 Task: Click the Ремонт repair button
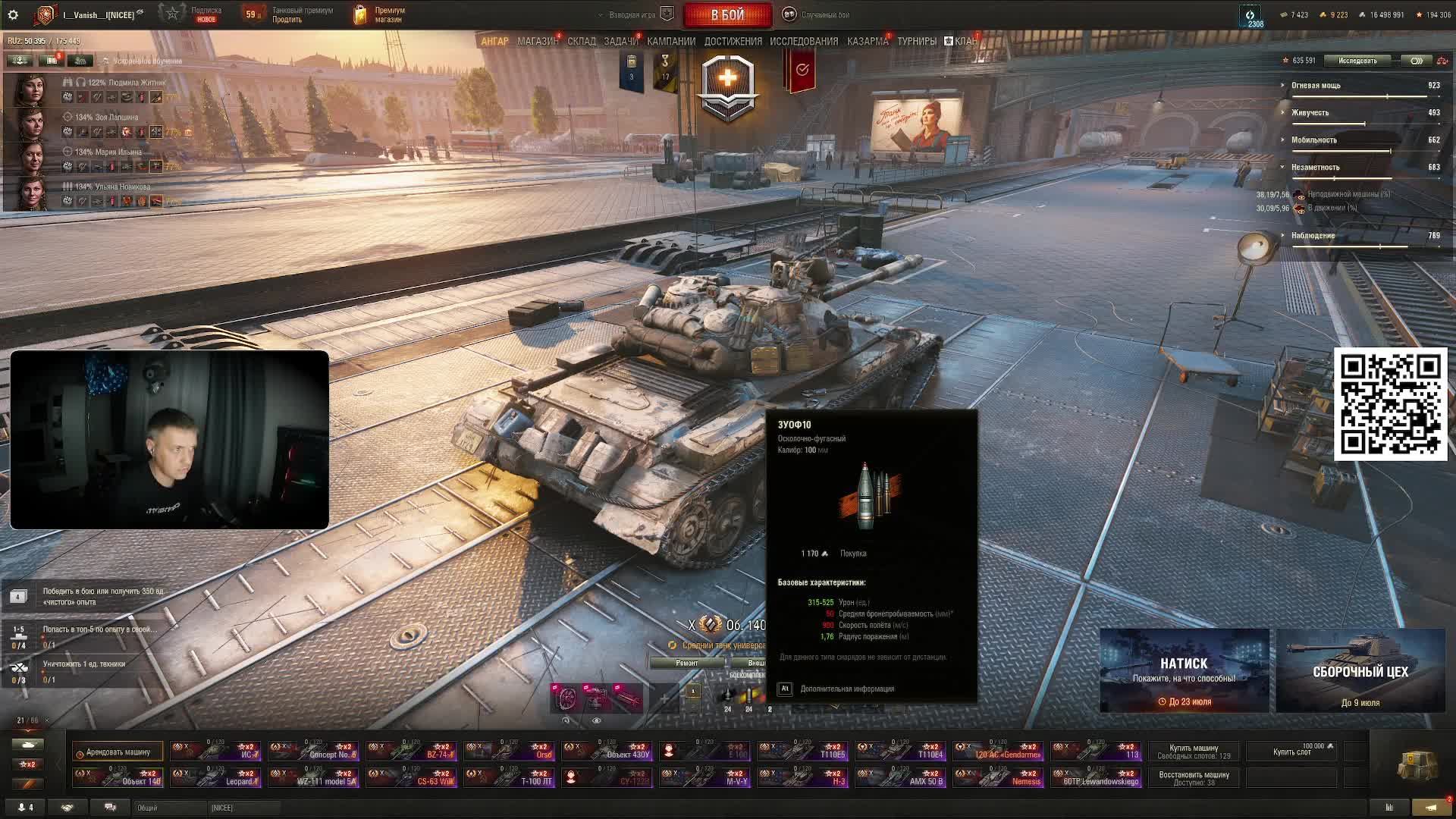coord(686,663)
